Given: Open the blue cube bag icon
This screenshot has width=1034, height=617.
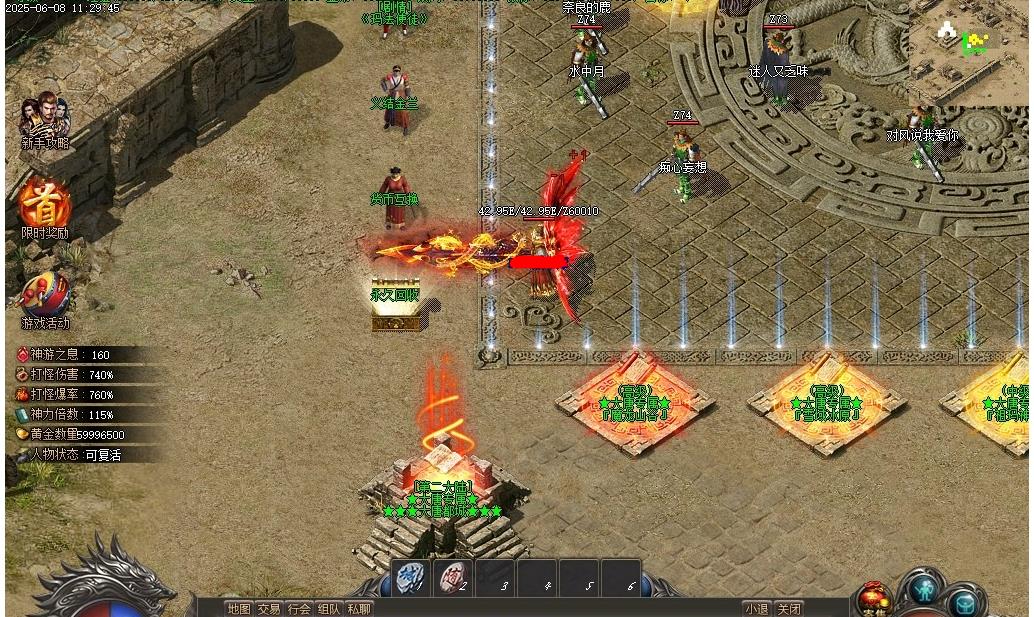Looking at the screenshot, I should (x=965, y=601).
